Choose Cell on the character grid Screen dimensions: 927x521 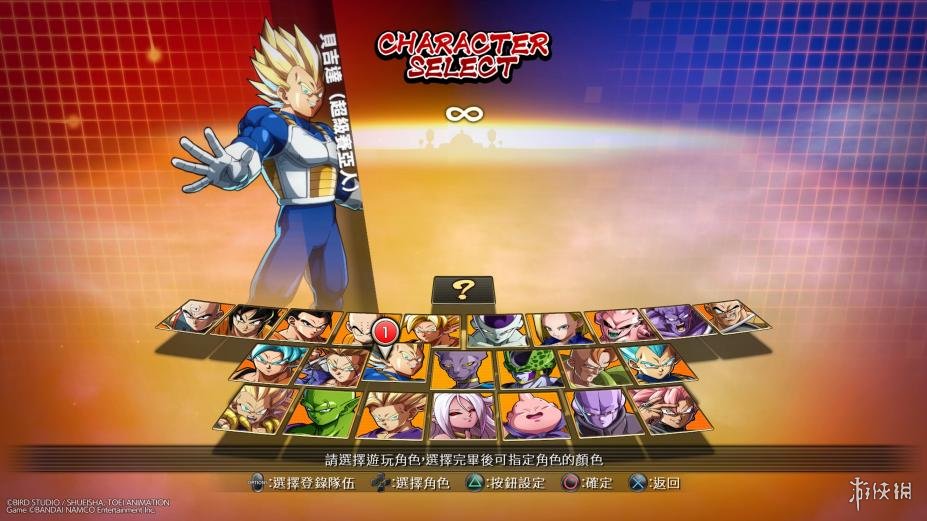pos(528,368)
